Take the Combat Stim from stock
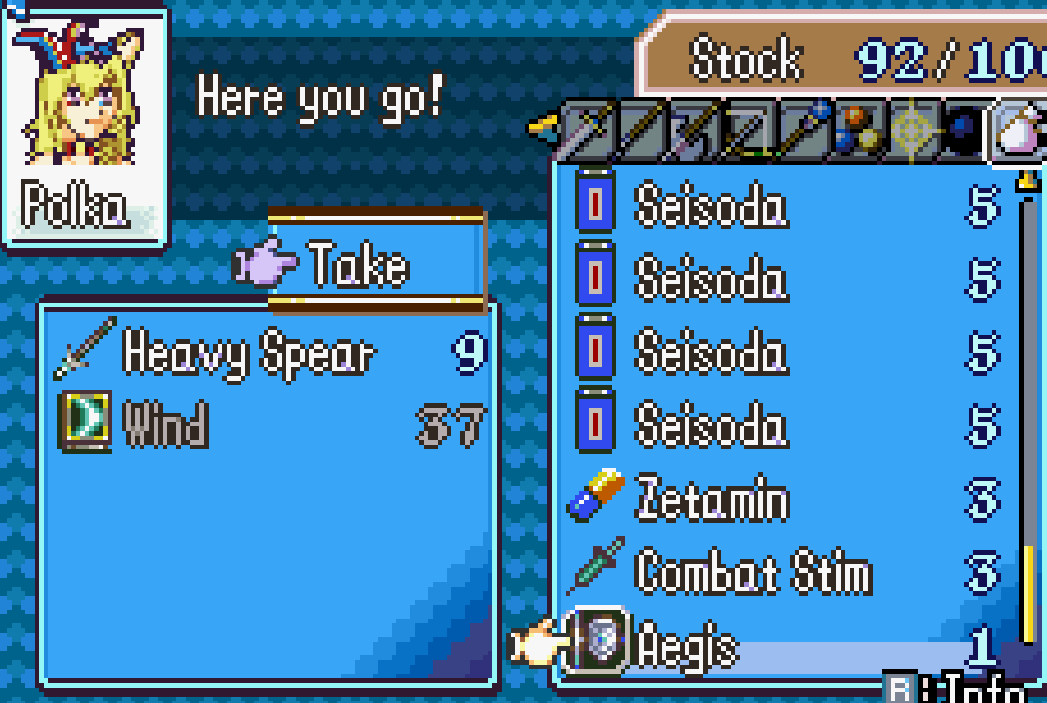 point(752,573)
